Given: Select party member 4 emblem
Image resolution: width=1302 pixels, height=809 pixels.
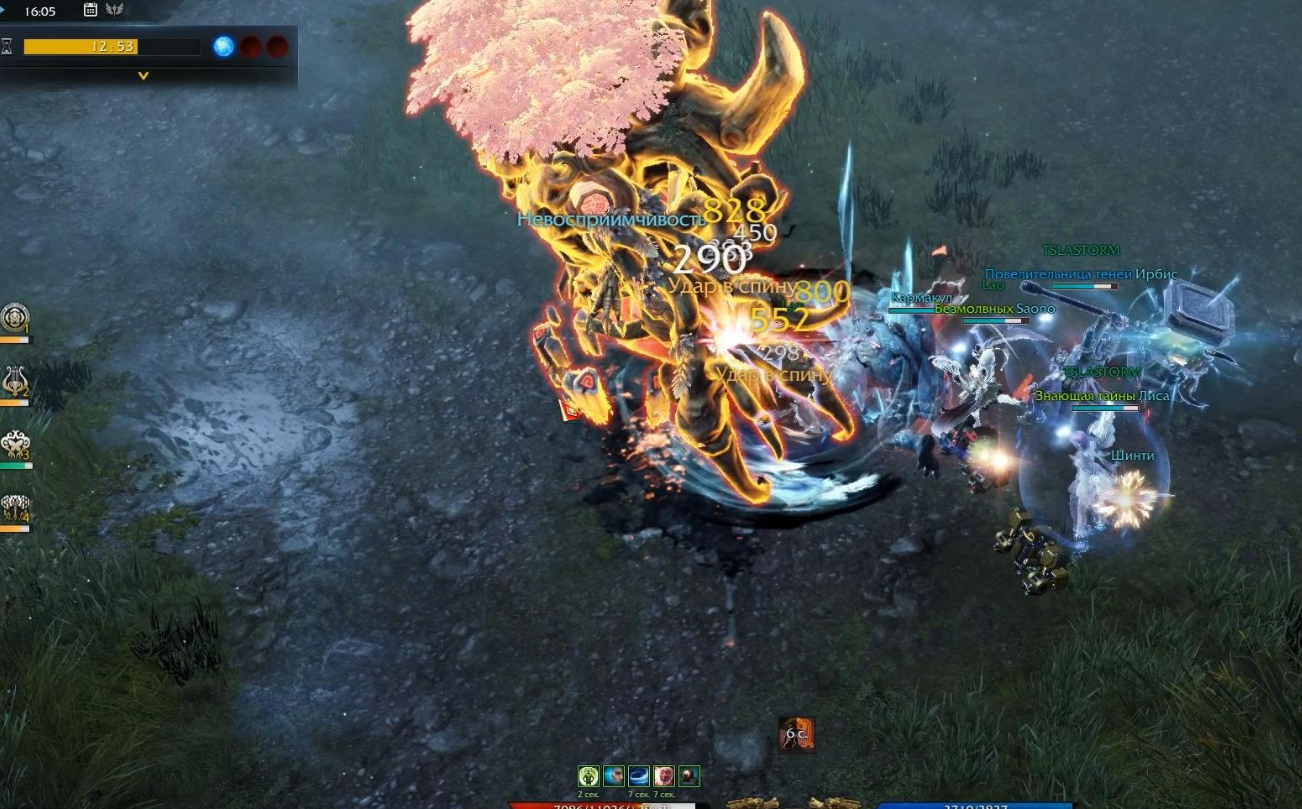Looking at the screenshot, I should pos(15,507).
